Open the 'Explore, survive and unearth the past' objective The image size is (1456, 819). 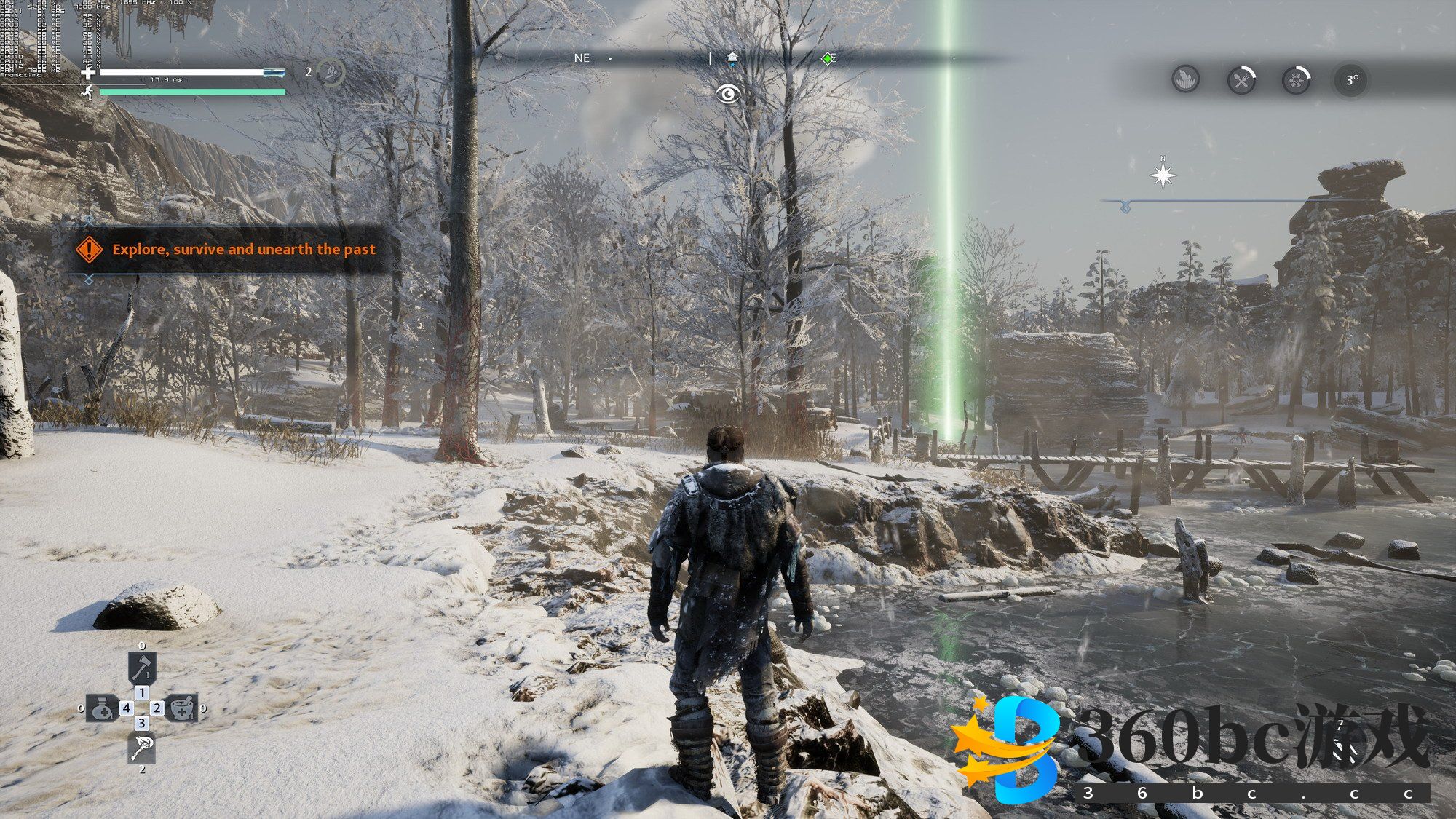tap(243, 249)
